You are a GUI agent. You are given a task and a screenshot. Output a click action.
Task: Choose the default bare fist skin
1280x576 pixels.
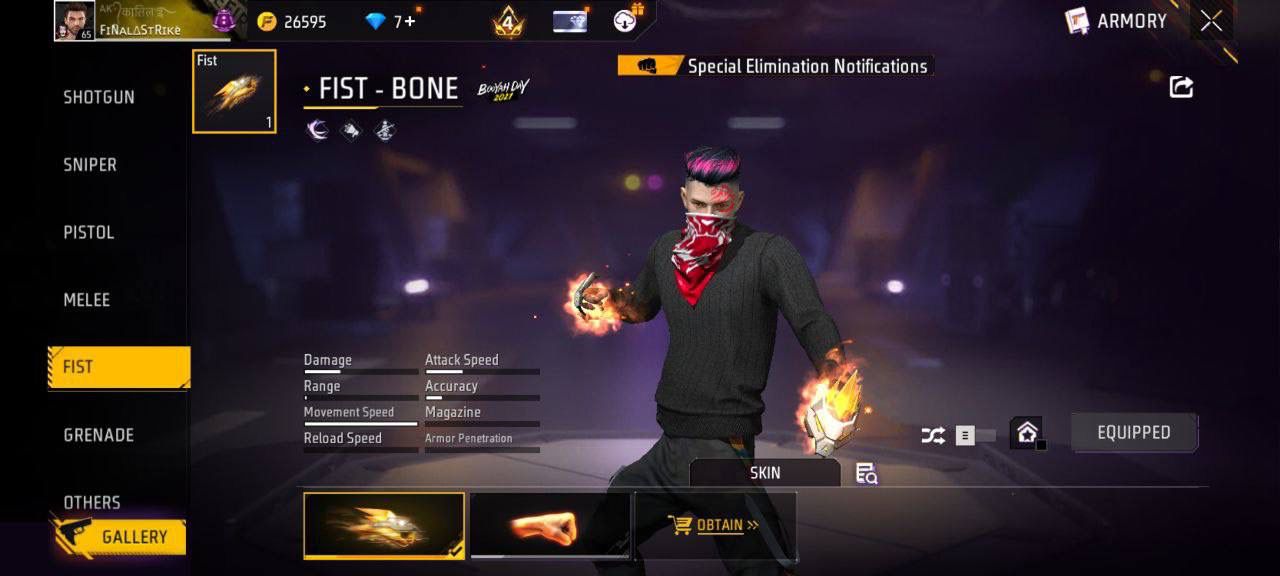coord(550,525)
